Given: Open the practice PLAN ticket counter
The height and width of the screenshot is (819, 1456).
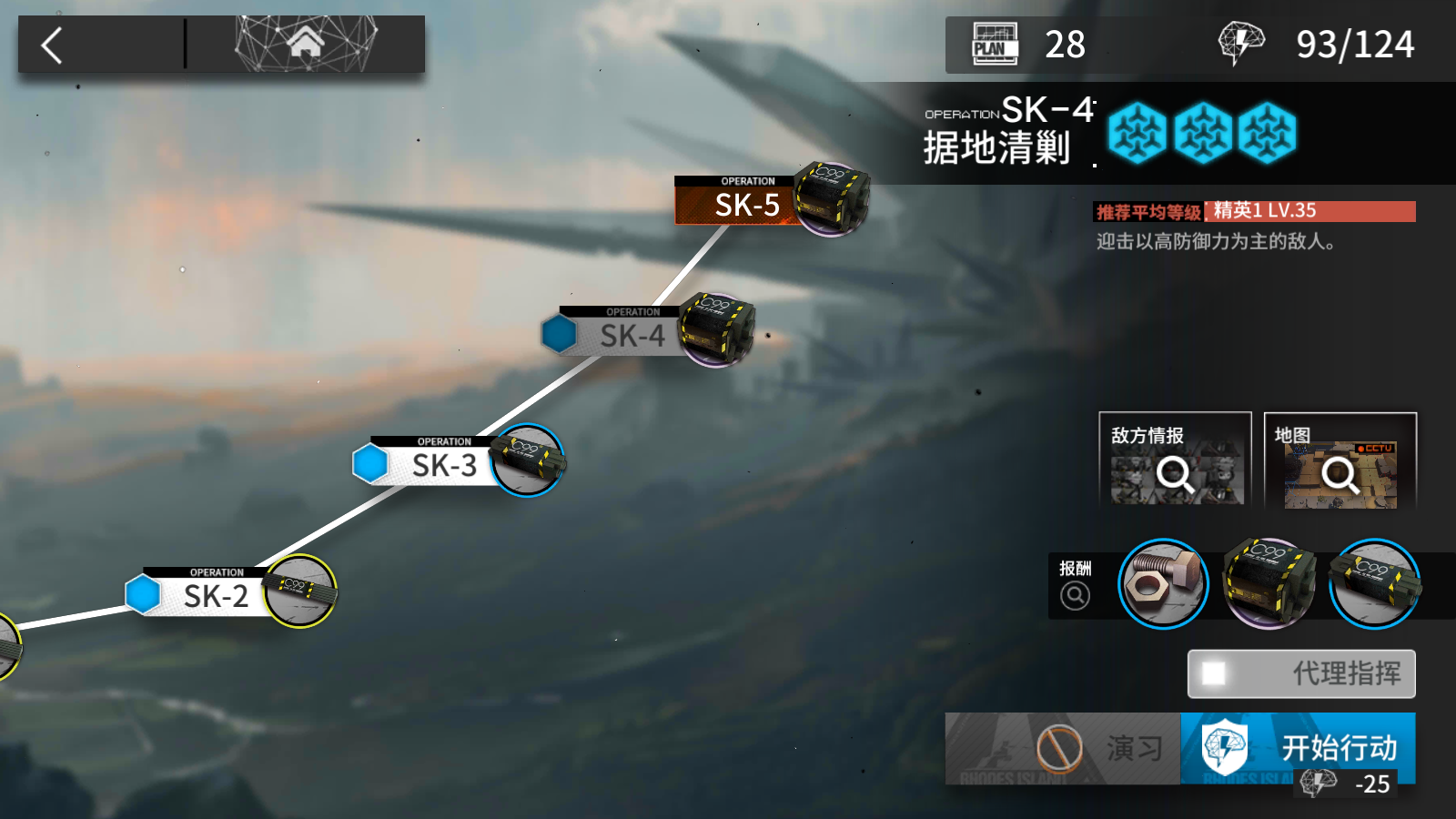Looking at the screenshot, I should pyautogui.click(x=1030, y=45).
